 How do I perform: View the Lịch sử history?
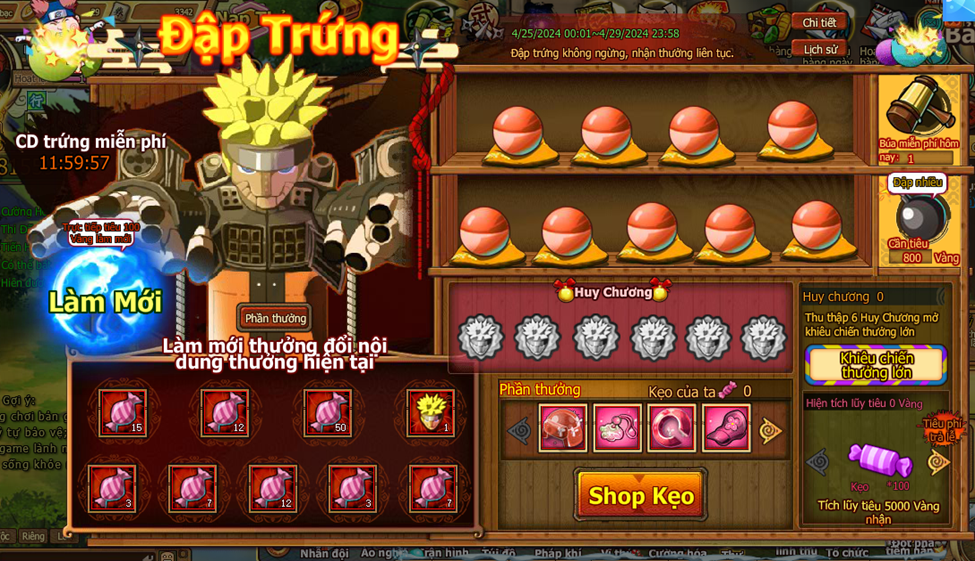coord(819,49)
